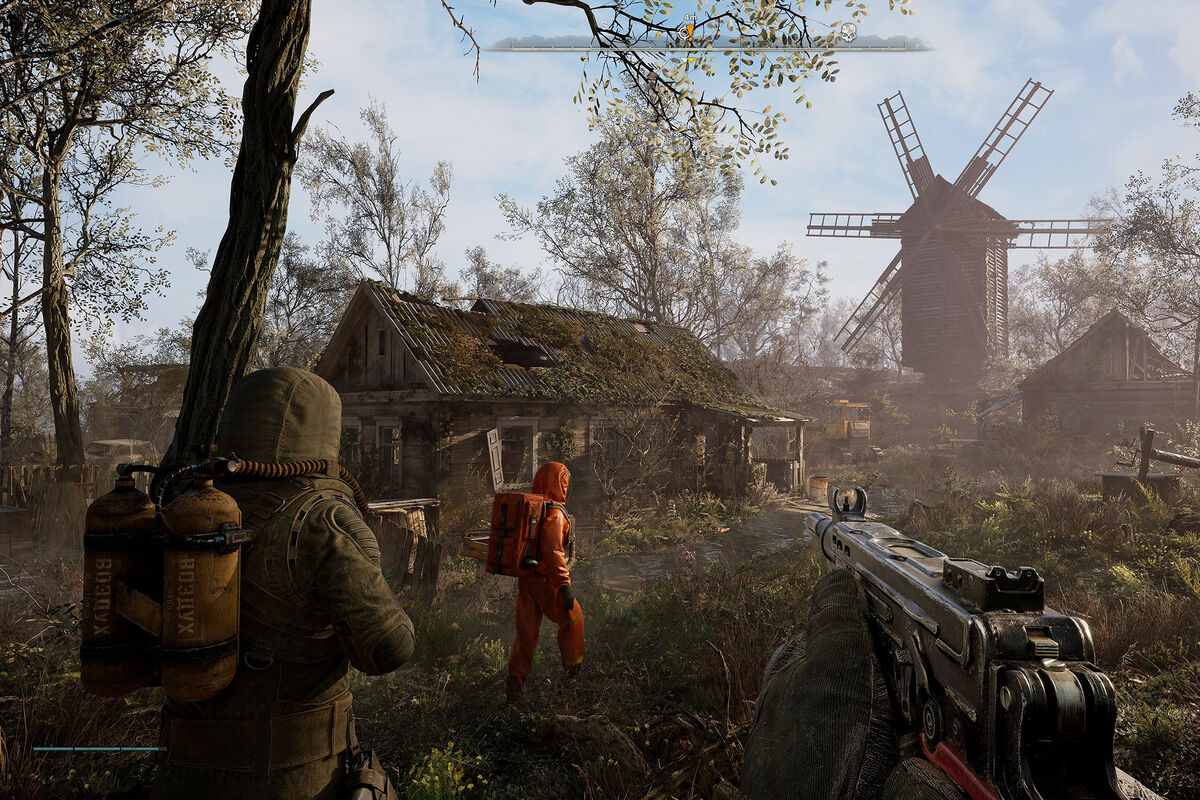Click the skull marker on the compass
The width and height of the screenshot is (1200, 800).
point(847,33)
